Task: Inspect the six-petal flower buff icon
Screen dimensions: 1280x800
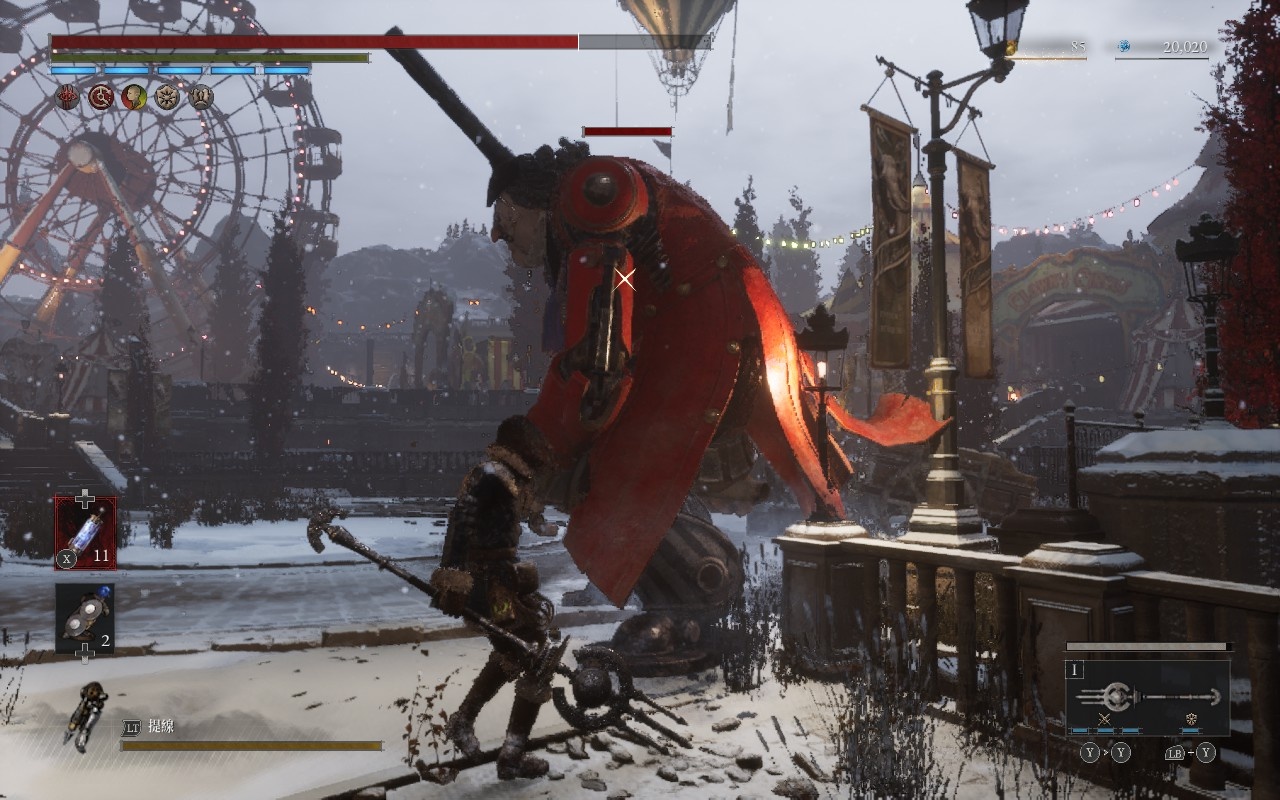Action: tap(167, 97)
